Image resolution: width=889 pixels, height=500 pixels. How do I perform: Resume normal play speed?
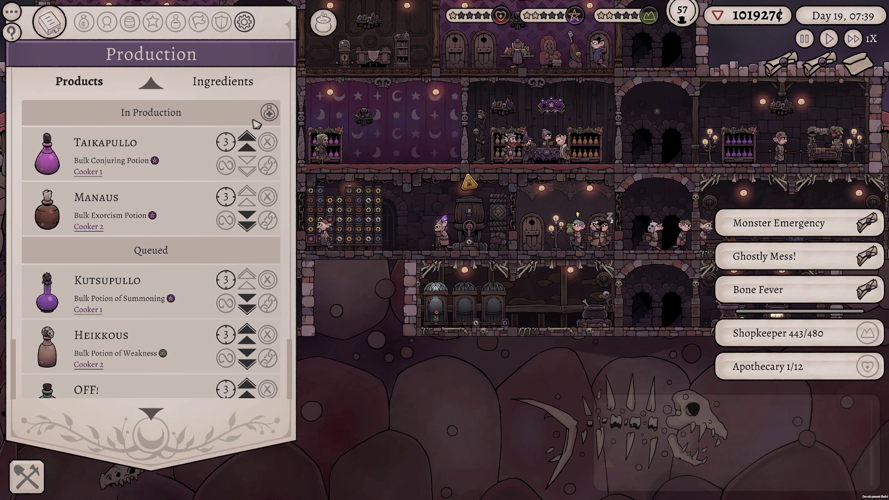(828, 38)
